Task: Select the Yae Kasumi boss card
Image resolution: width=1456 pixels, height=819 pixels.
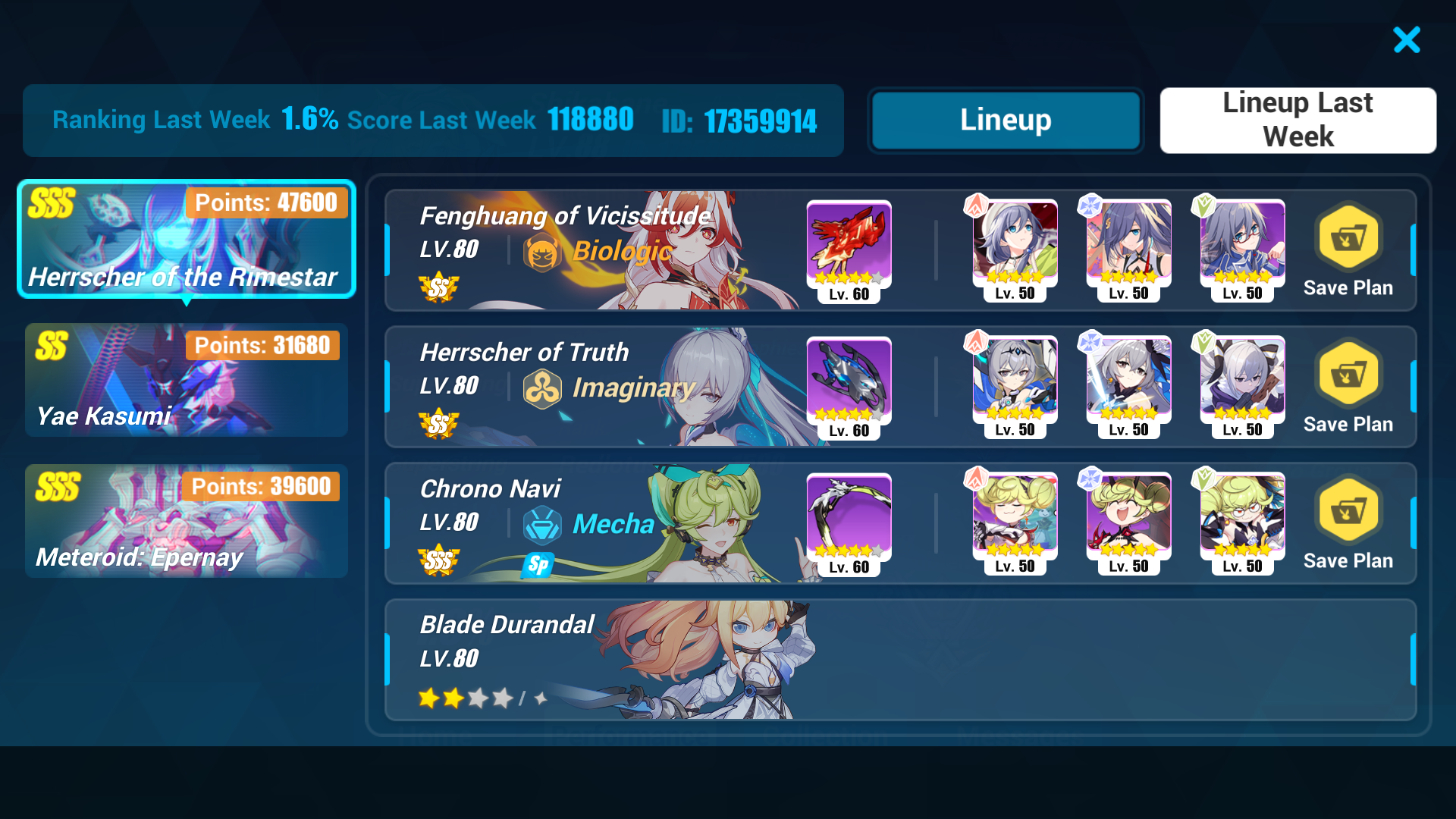Action: point(187,380)
